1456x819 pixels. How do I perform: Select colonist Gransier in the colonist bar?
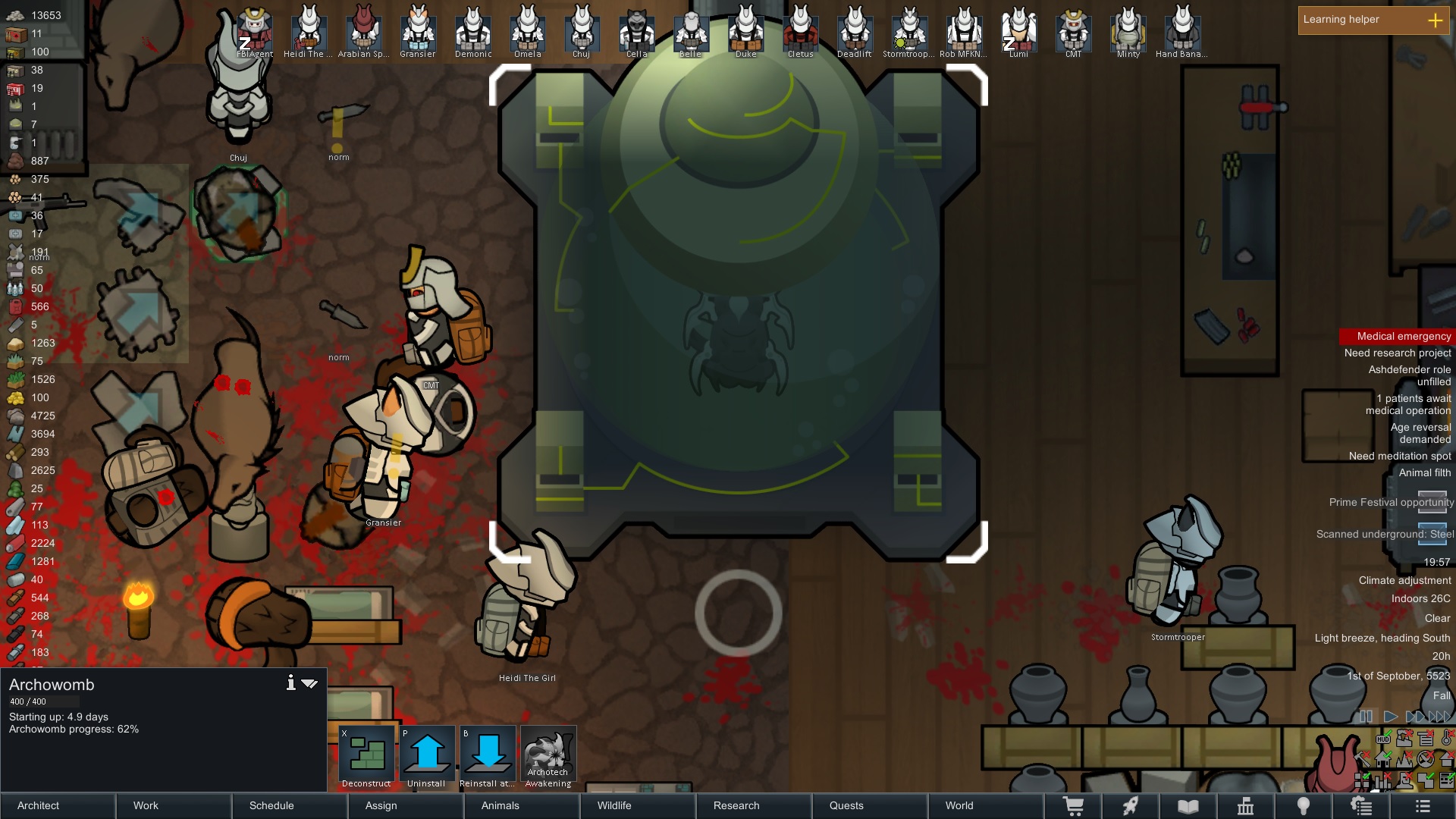pos(418,30)
